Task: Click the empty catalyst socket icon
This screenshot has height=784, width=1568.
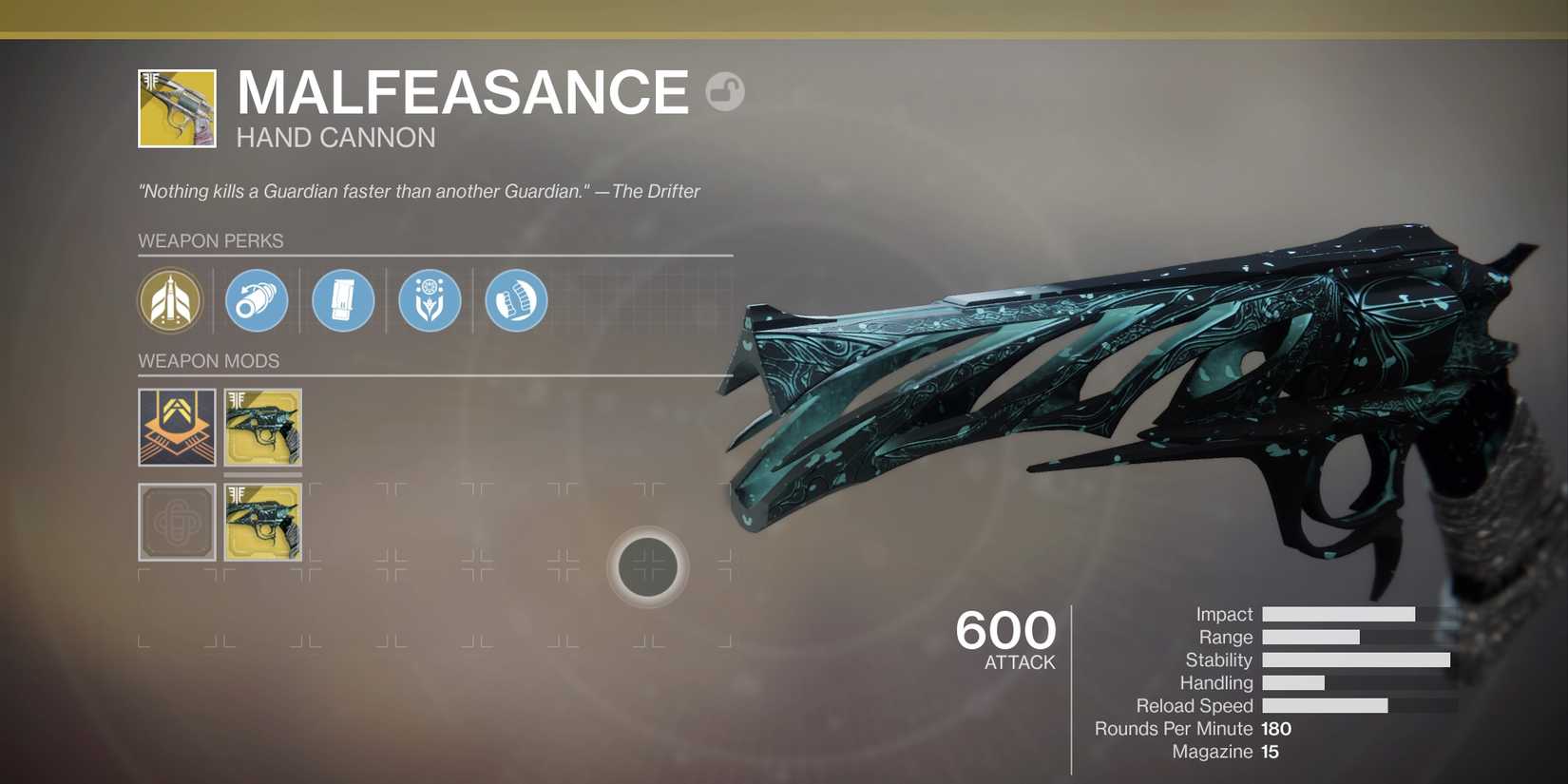Action: (176, 521)
